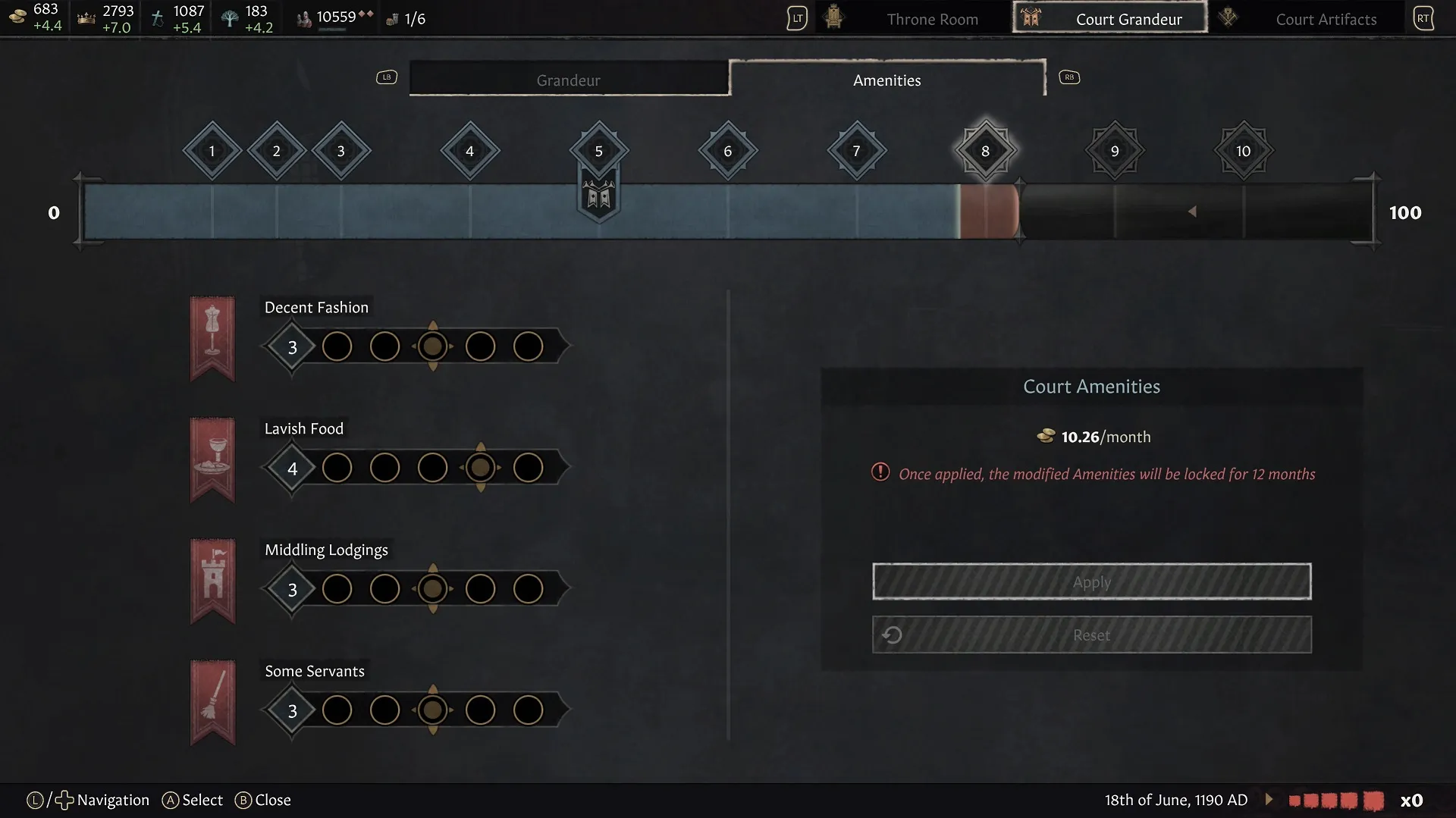The image size is (1456, 818).
Task: Open the Throne Room view
Action: (932, 19)
